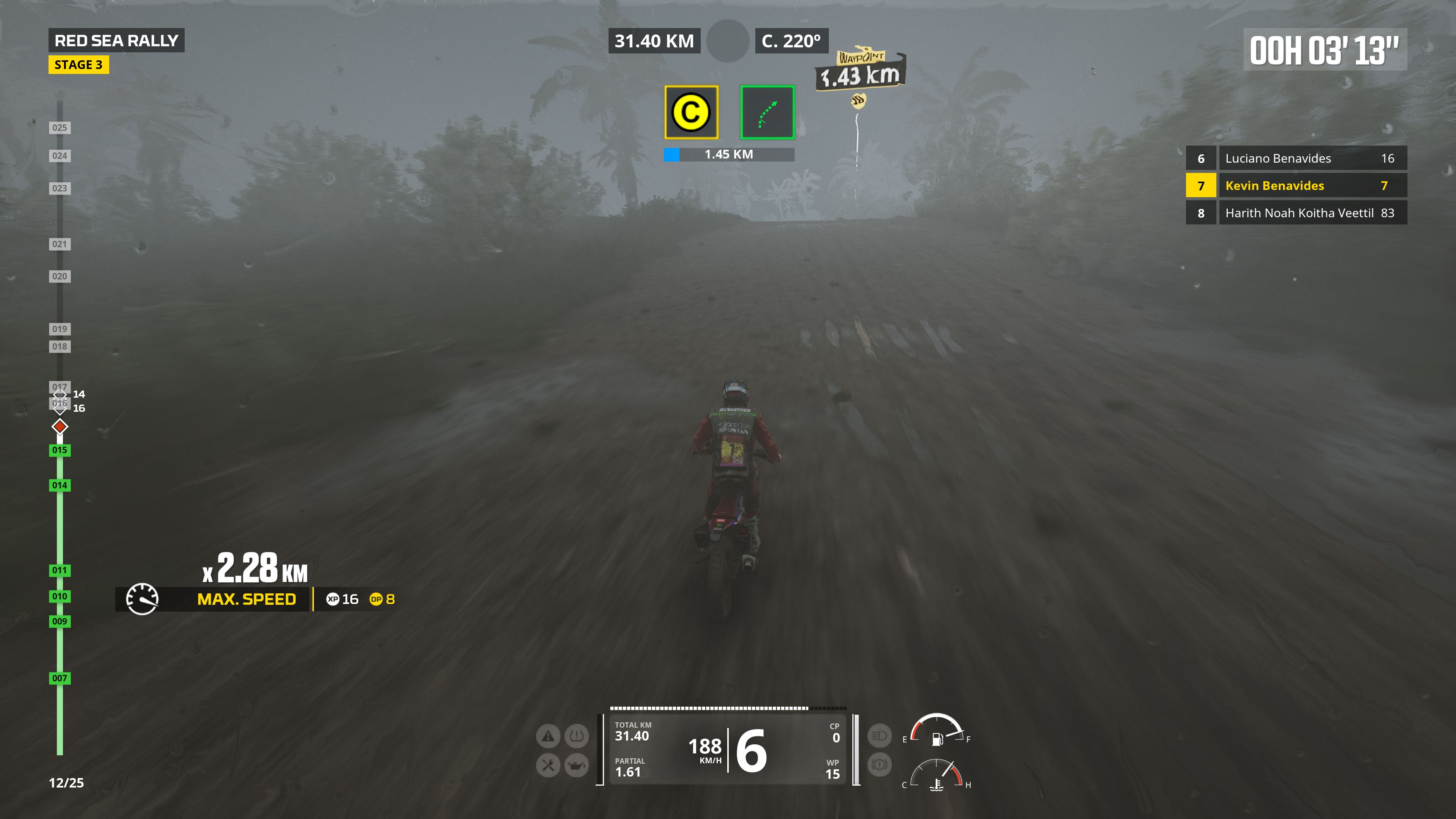The image size is (1456, 819).
Task: Select waypoint 015 on the stage track
Action: pyautogui.click(x=60, y=450)
